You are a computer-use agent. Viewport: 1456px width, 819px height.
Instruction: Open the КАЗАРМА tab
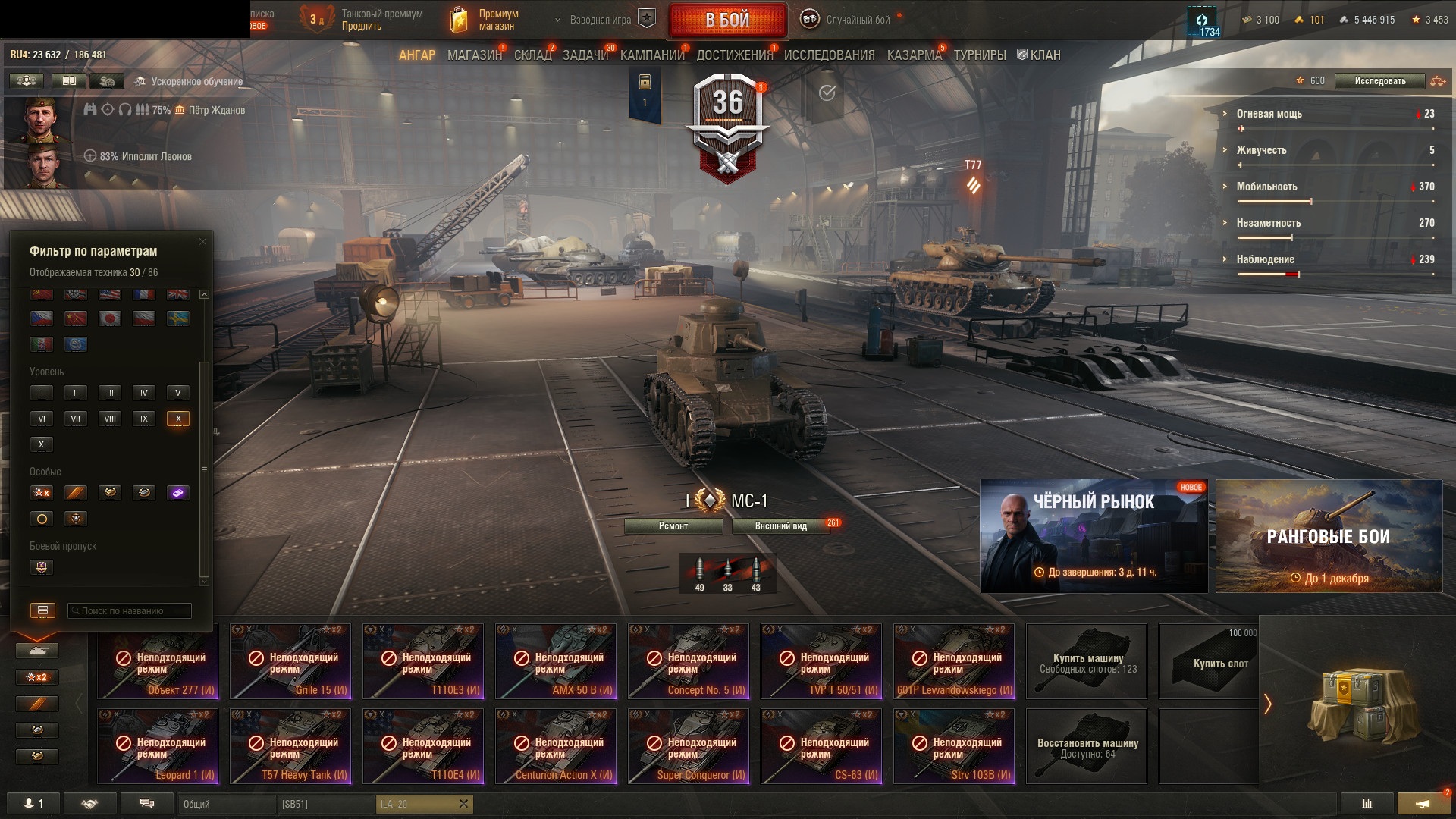(x=914, y=55)
